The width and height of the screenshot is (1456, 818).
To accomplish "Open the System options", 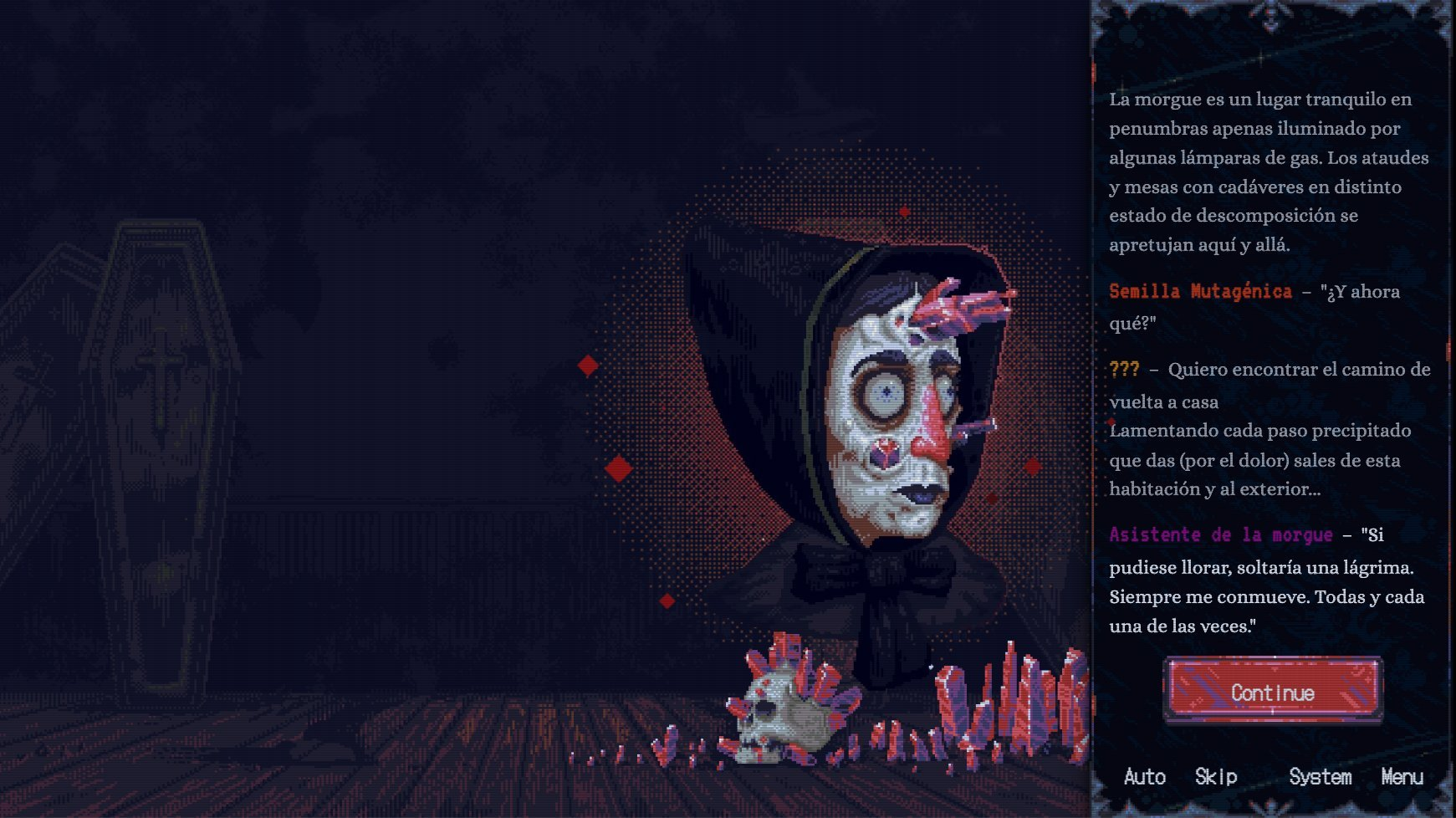I will click(1320, 777).
